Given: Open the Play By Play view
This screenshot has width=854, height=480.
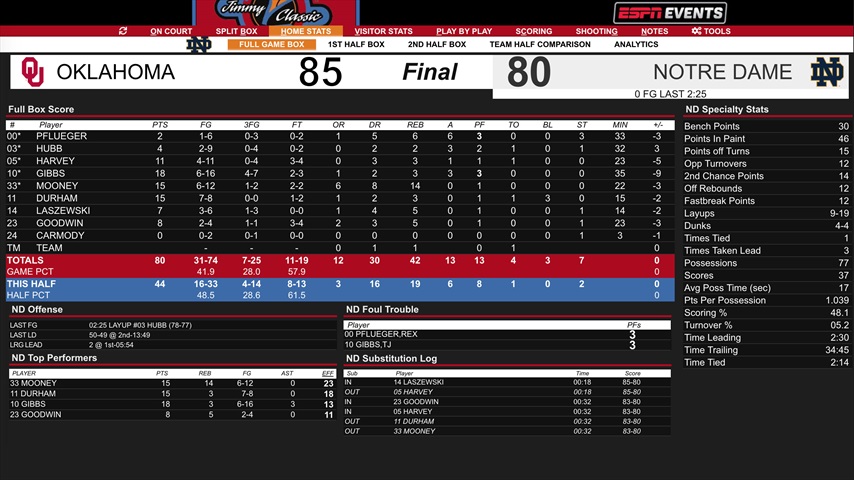Looking at the screenshot, I should pyautogui.click(x=464, y=31).
